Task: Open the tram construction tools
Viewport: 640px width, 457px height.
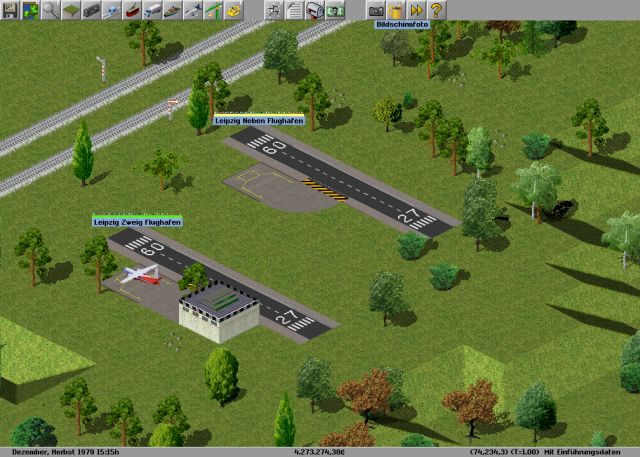Action: point(134,10)
